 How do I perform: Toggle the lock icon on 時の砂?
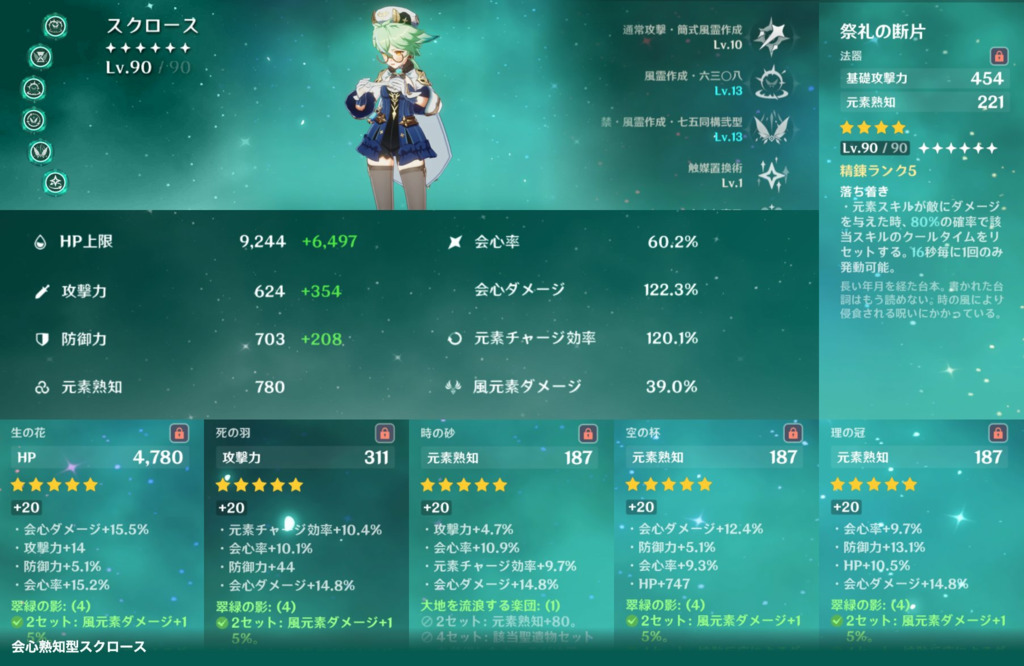click(x=589, y=433)
